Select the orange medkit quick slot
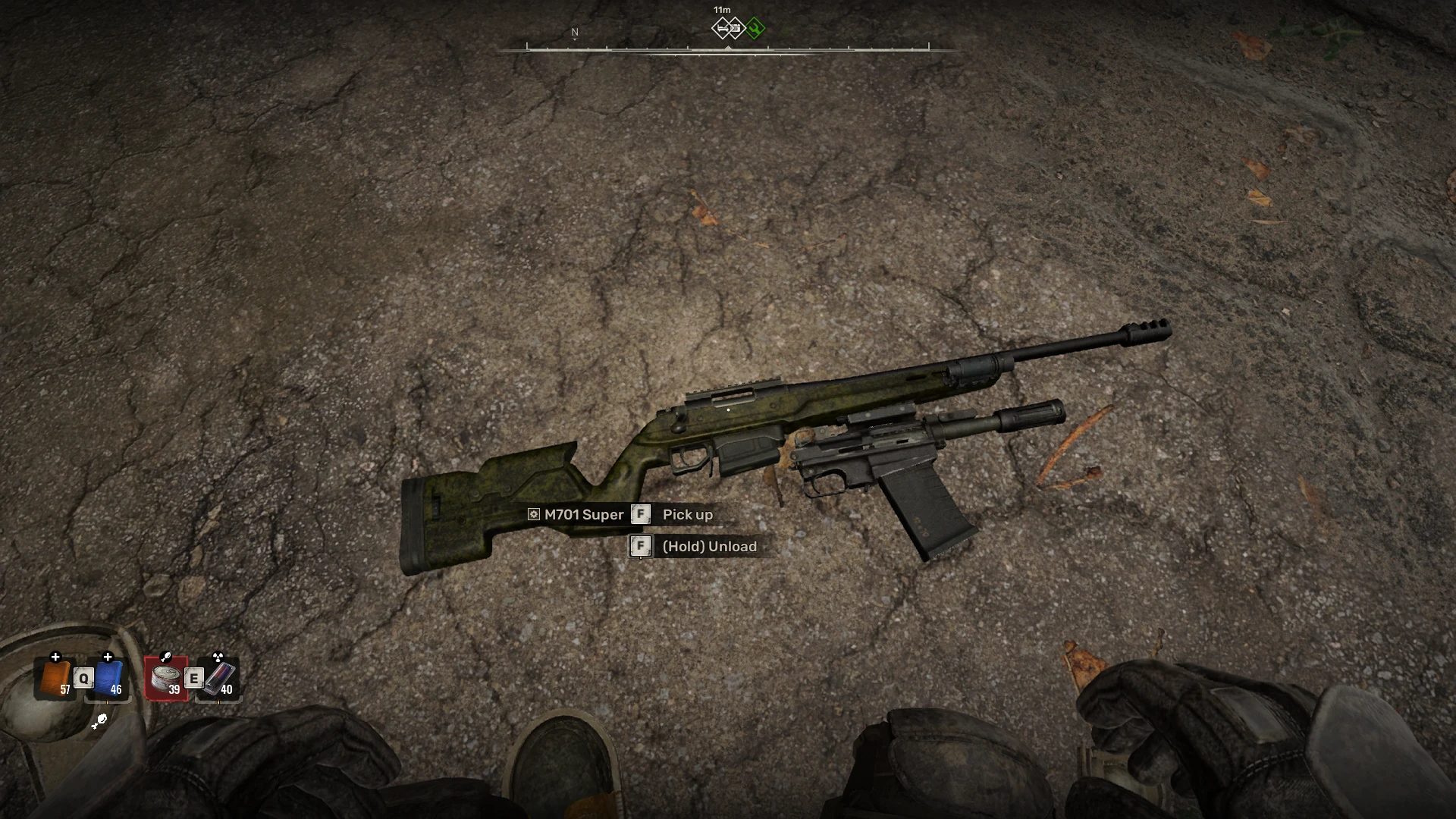 pos(55,678)
